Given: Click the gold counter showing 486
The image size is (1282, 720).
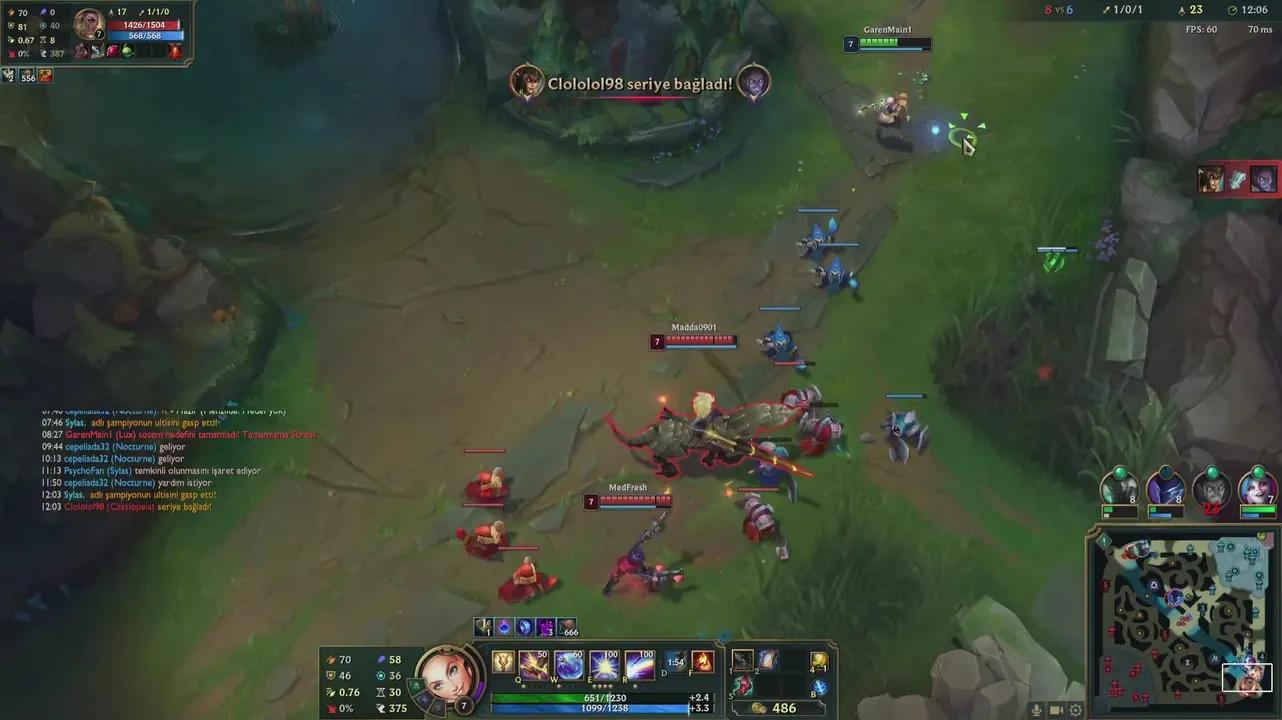Looking at the screenshot, I should click(x=784, y=707).
